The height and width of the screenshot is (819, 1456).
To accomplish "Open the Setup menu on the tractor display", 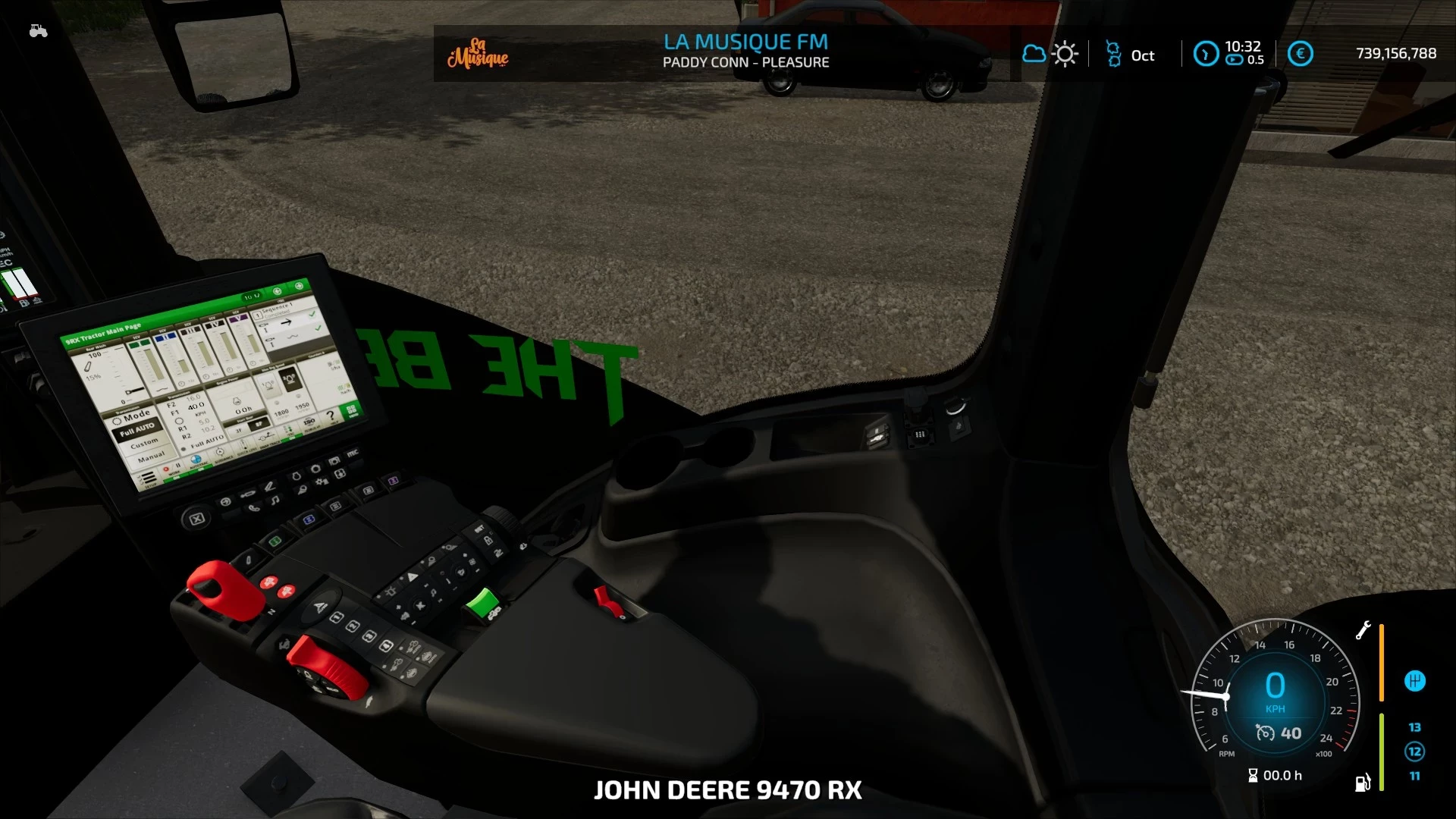I will click(x=148, y=478).
